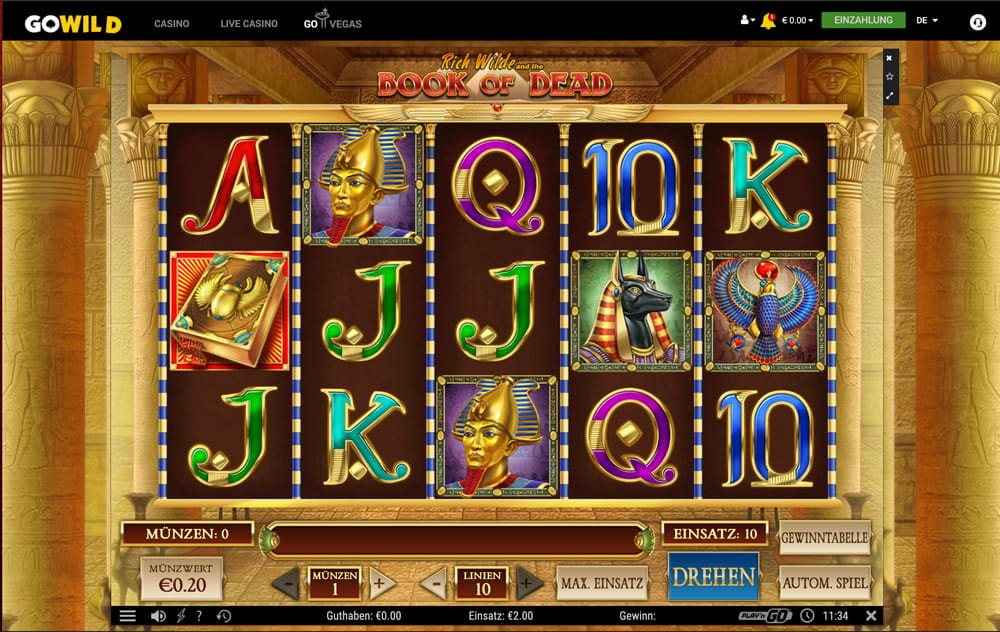This screenshot has height=632, width=1000.
Task: Reduce the number of Linien
Action: click(x=434, y=583)
